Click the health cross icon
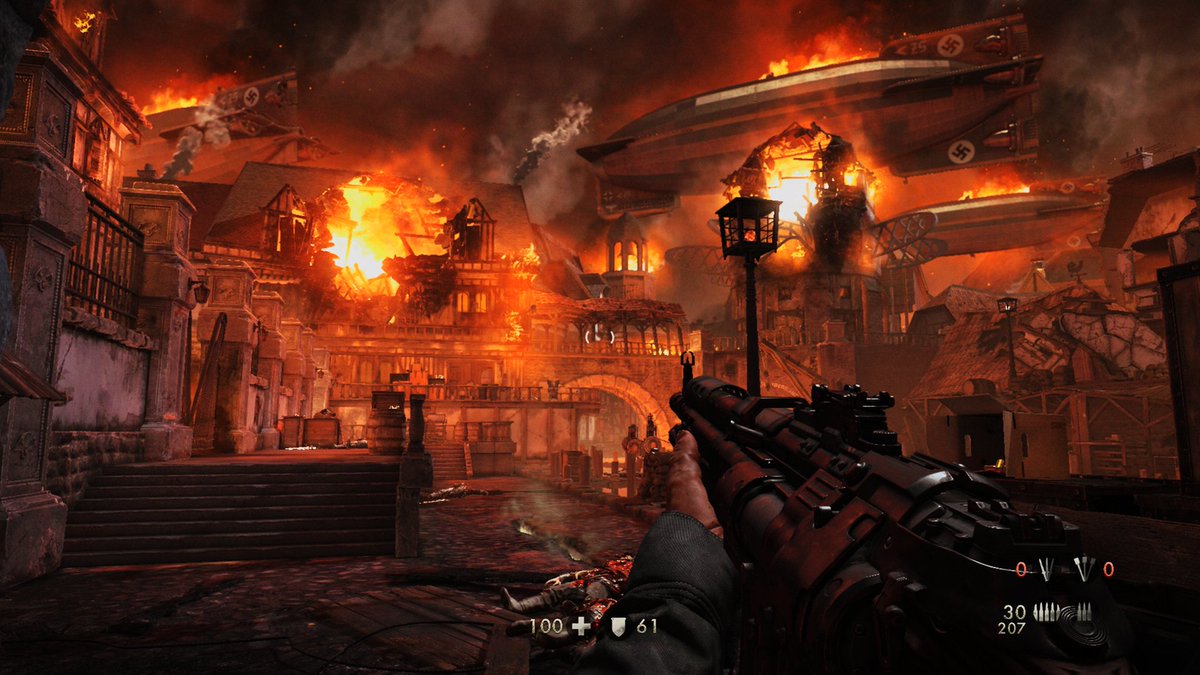This screenshot has width=1200, height=675. (579, 627)
